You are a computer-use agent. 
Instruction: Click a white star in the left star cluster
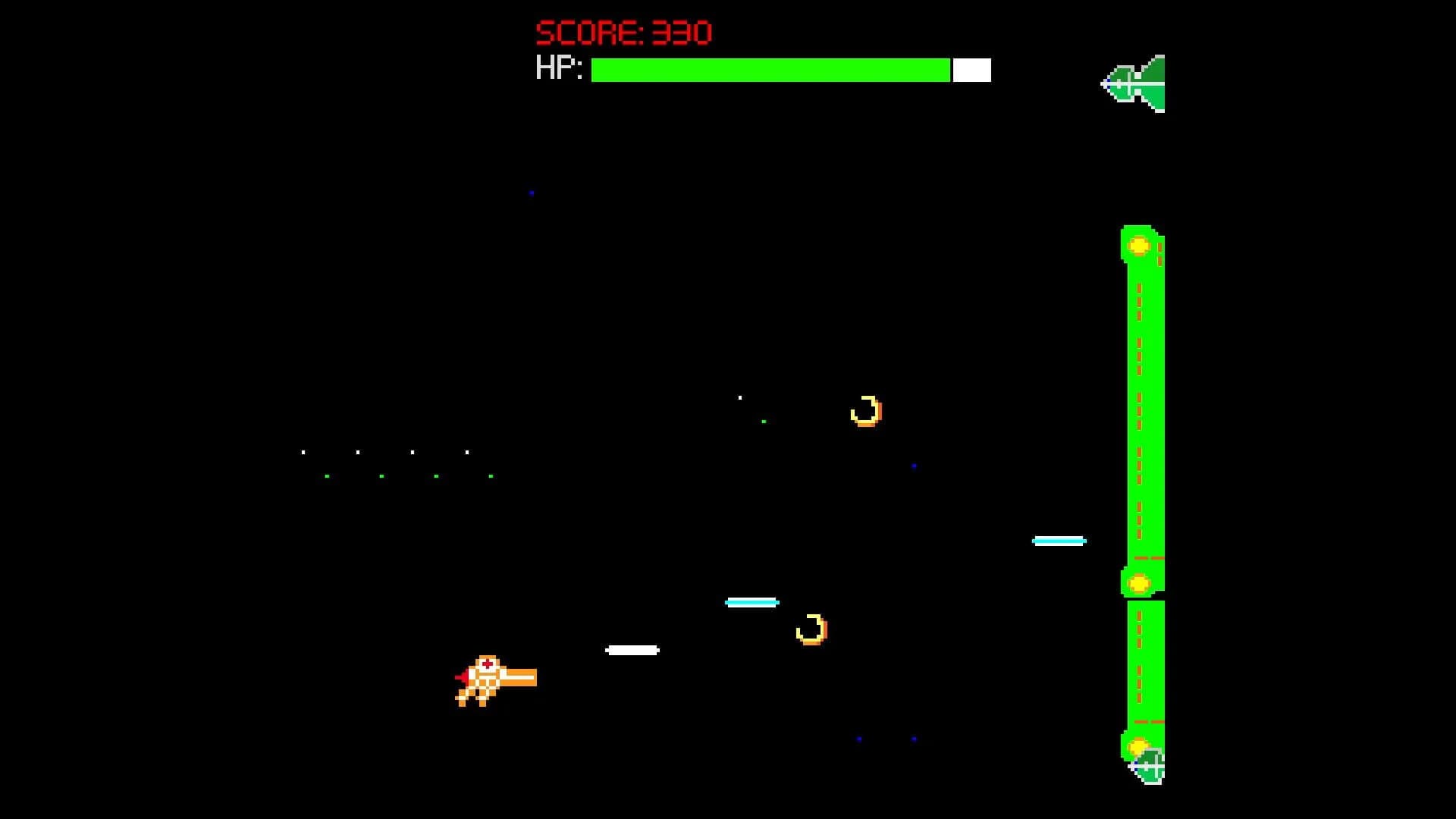(x=356, y=452)
